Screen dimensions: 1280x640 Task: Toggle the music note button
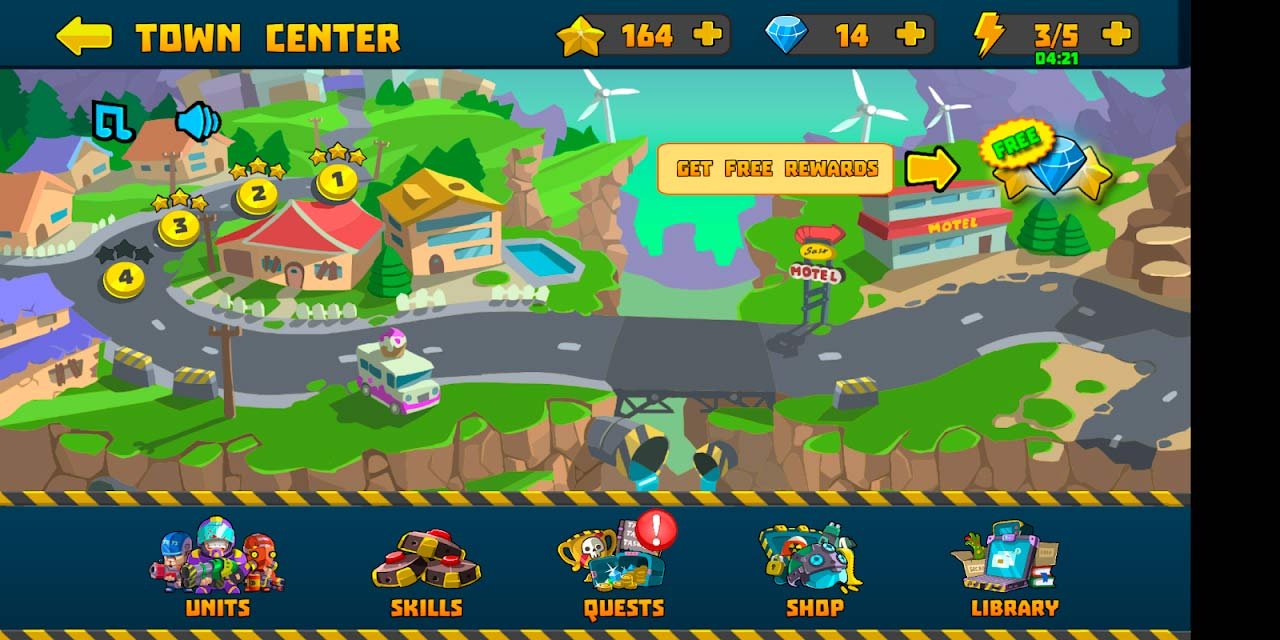pos(113,121)
